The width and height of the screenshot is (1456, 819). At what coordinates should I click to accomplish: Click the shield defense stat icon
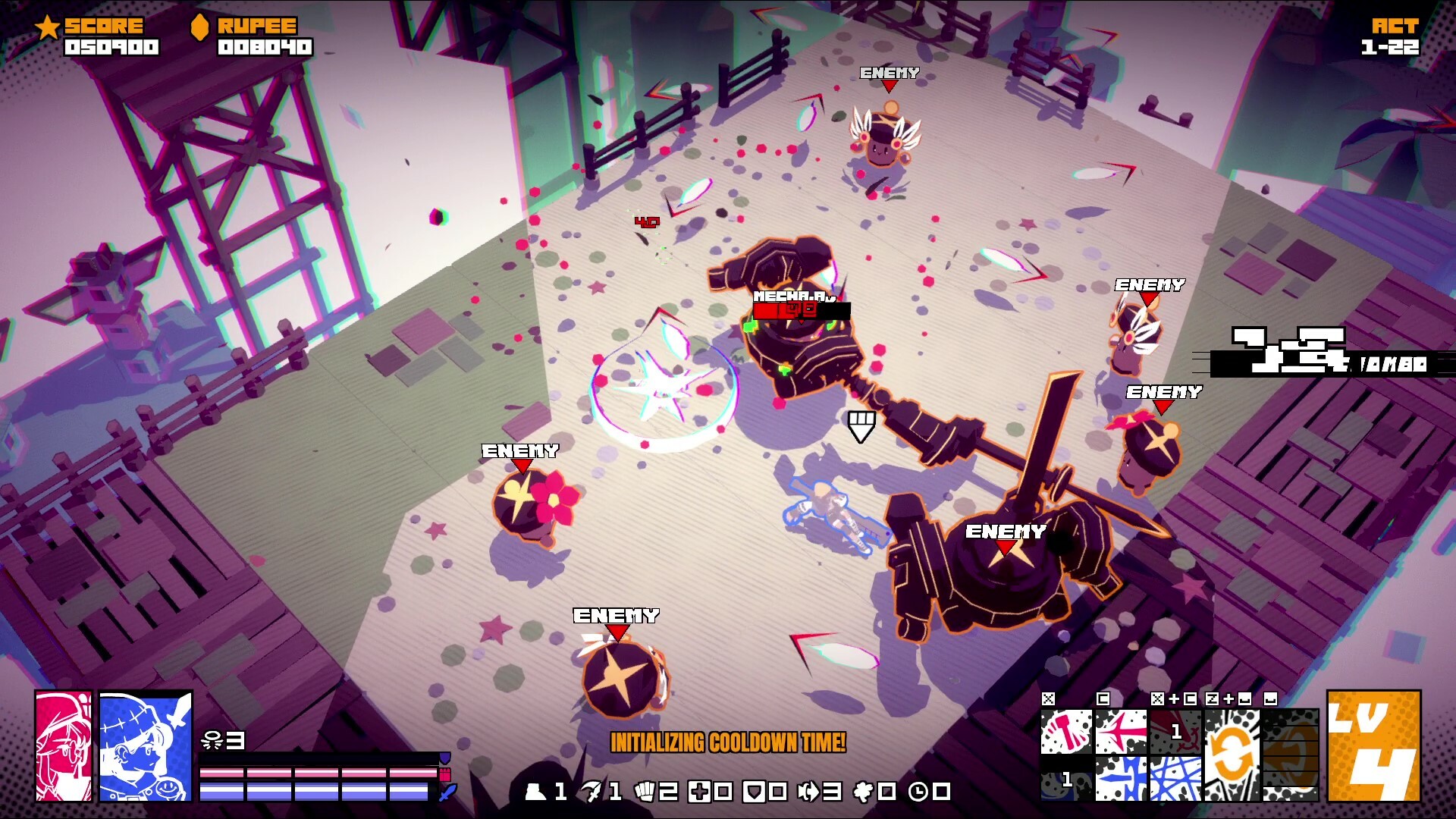(754, 792)
